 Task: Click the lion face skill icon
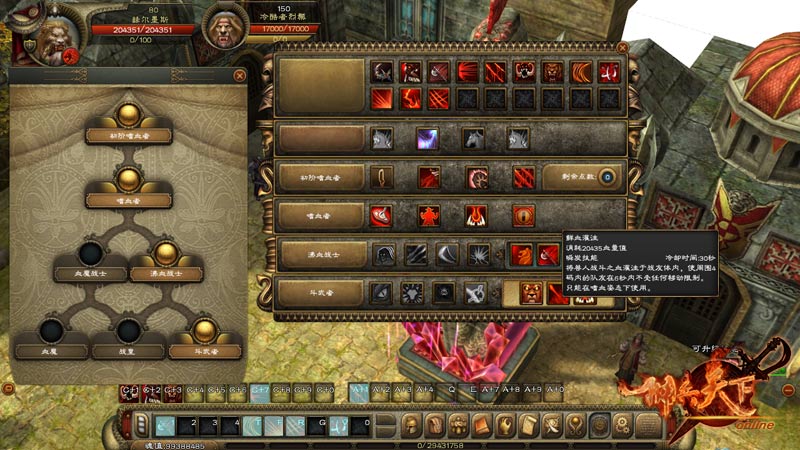(x=553, y=72)
